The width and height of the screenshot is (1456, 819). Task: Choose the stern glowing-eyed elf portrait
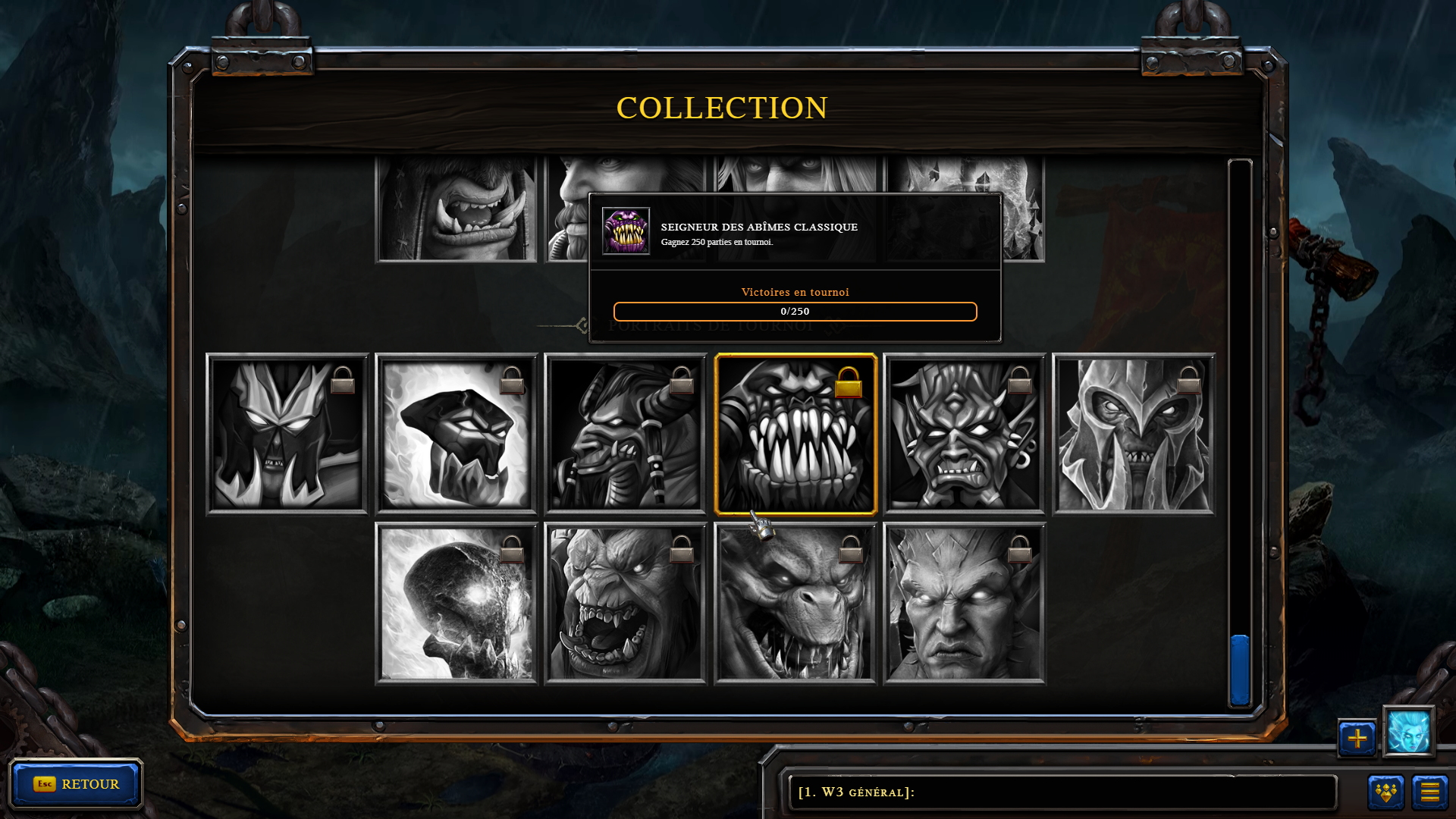(x=965, y=604)
